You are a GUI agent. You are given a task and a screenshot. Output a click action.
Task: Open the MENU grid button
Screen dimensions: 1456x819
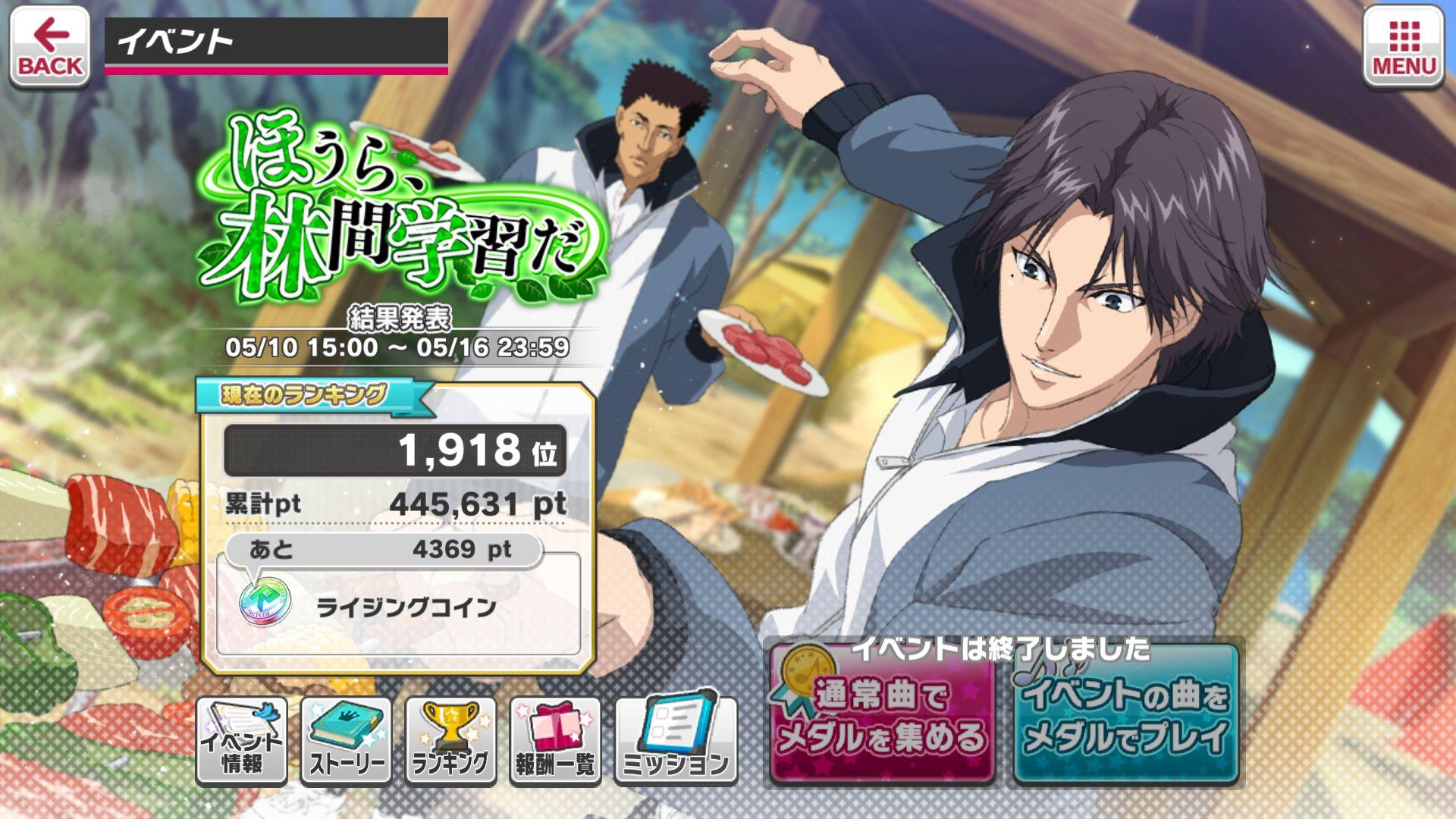1404,48
